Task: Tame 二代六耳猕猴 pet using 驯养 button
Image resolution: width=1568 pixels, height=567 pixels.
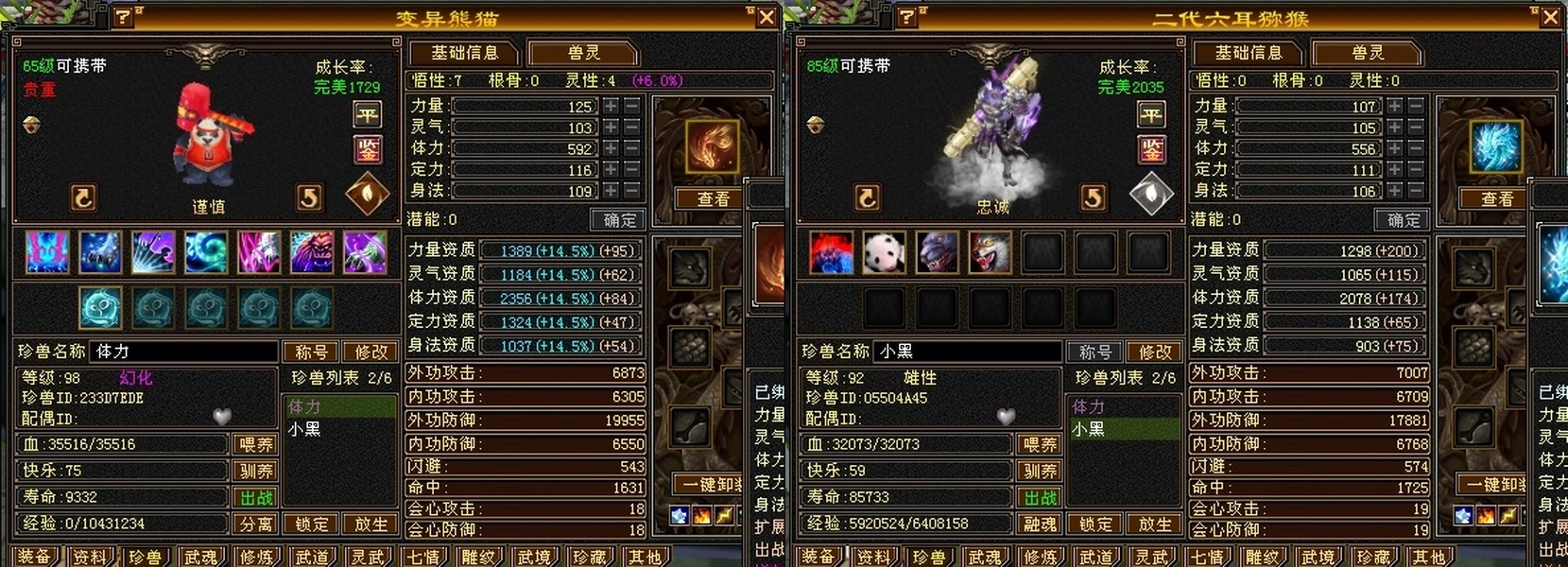Action: (x=1040, y=471)
